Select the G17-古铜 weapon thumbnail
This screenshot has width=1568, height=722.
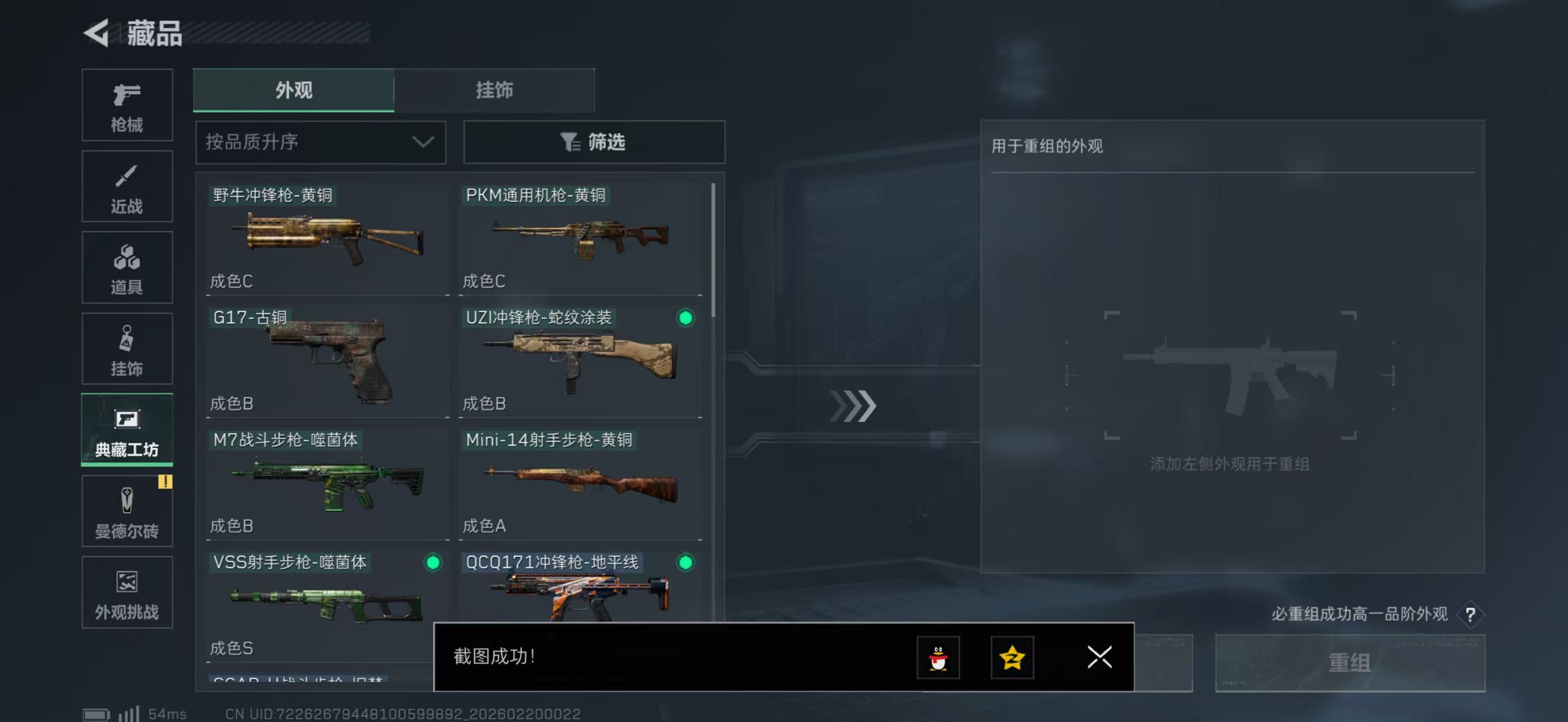click(x=327, y=359)
